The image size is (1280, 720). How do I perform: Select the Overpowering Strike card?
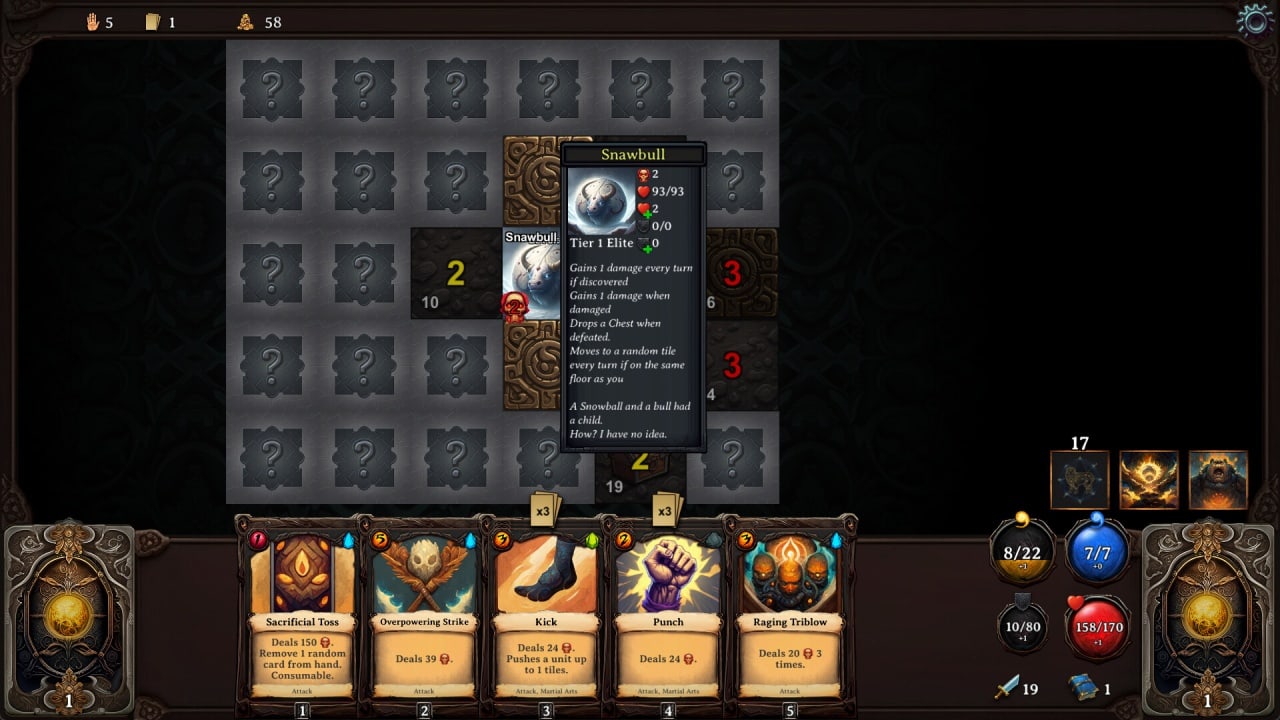tap(424, 610)
